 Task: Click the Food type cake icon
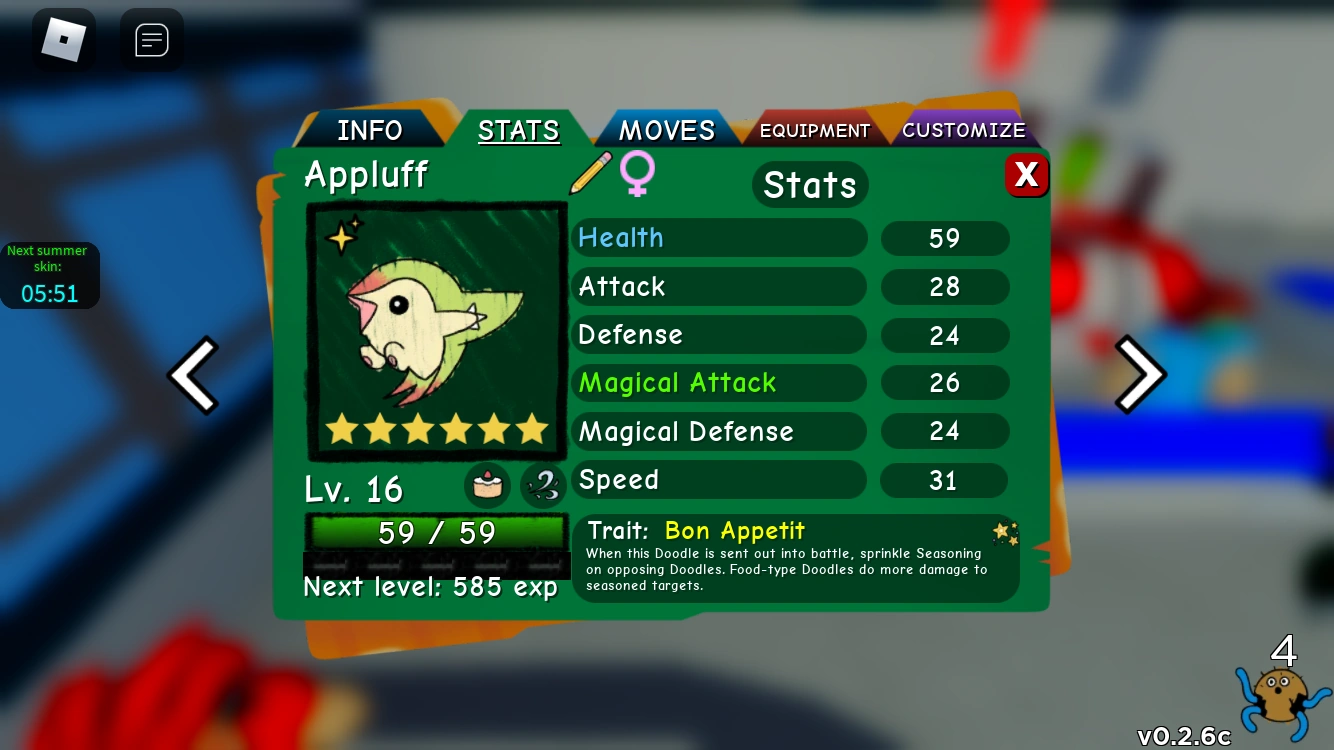[x=487, y=485]
